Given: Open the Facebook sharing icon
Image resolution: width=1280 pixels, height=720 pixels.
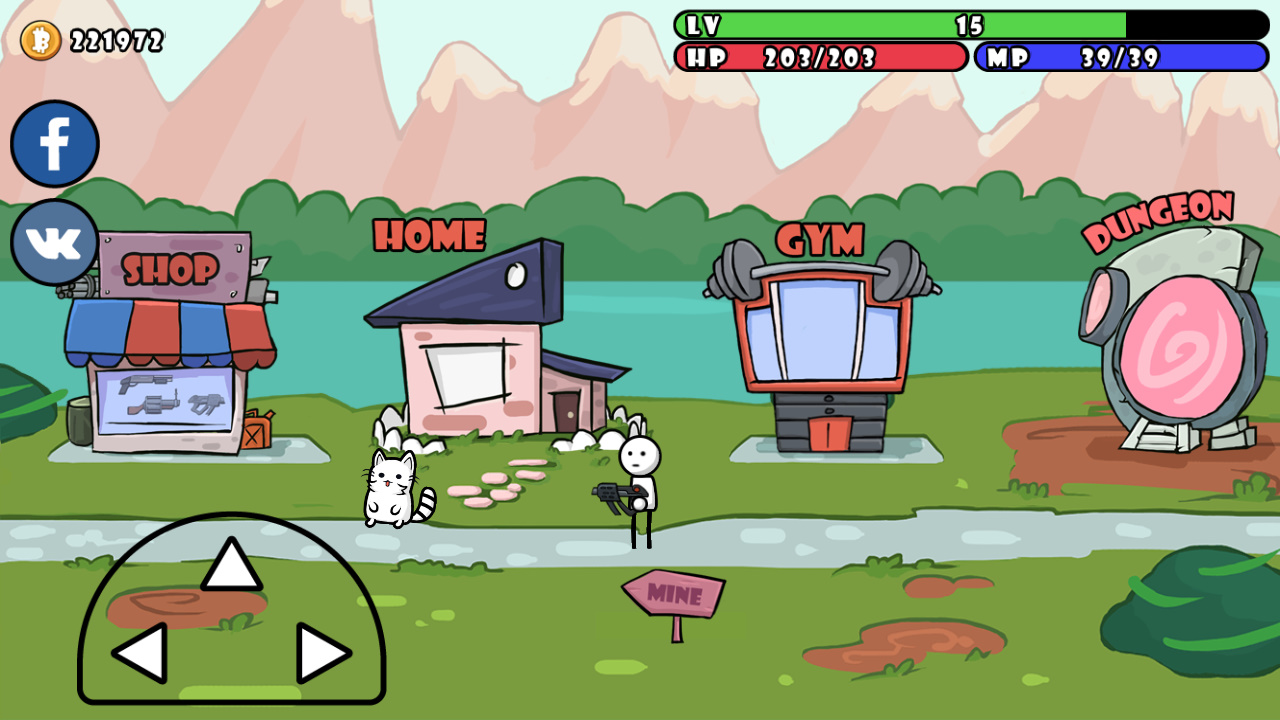Looking at the screenshot, I should [x=55, y=143].
